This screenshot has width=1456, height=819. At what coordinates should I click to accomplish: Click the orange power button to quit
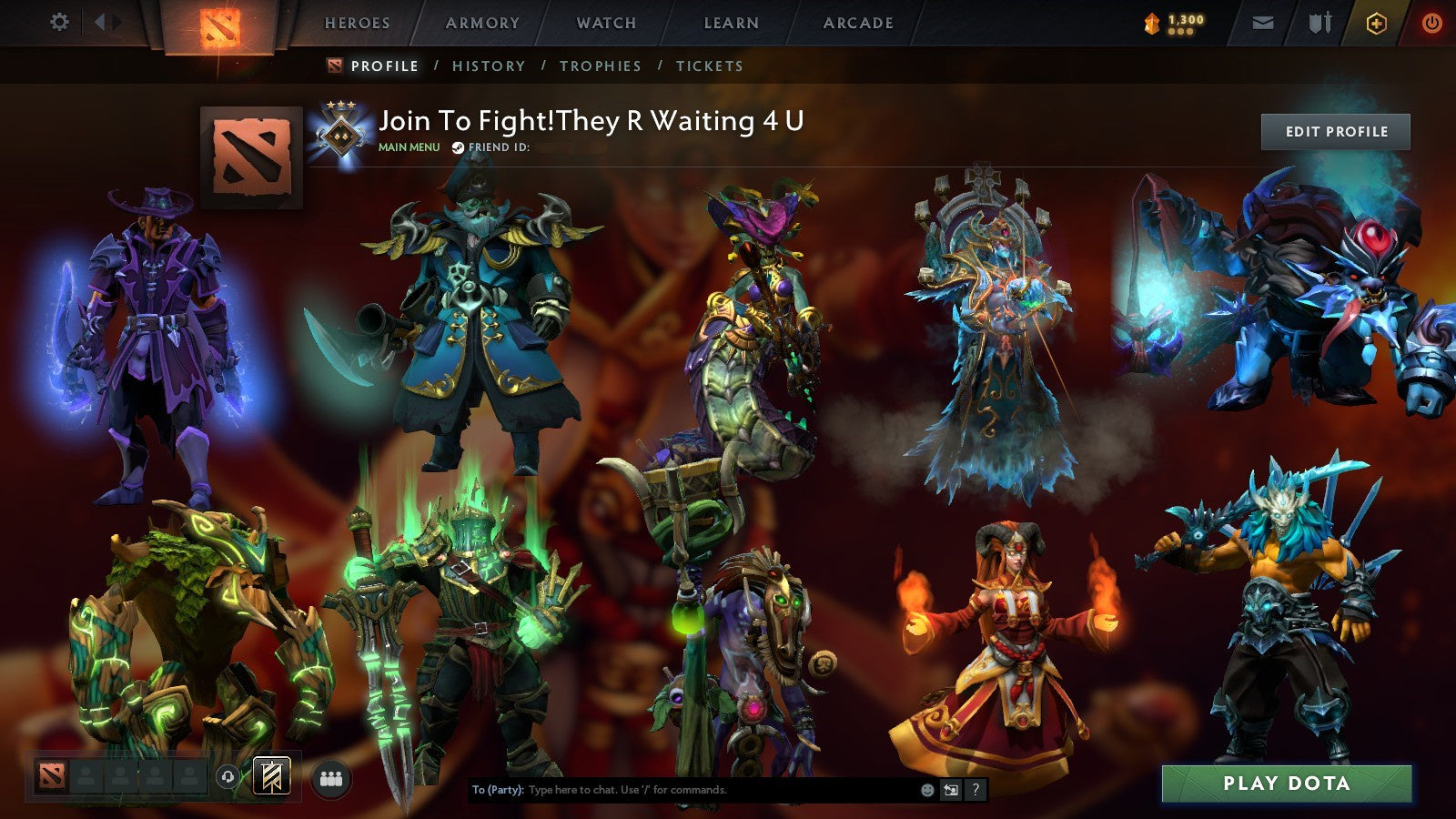coord(1431,22)
